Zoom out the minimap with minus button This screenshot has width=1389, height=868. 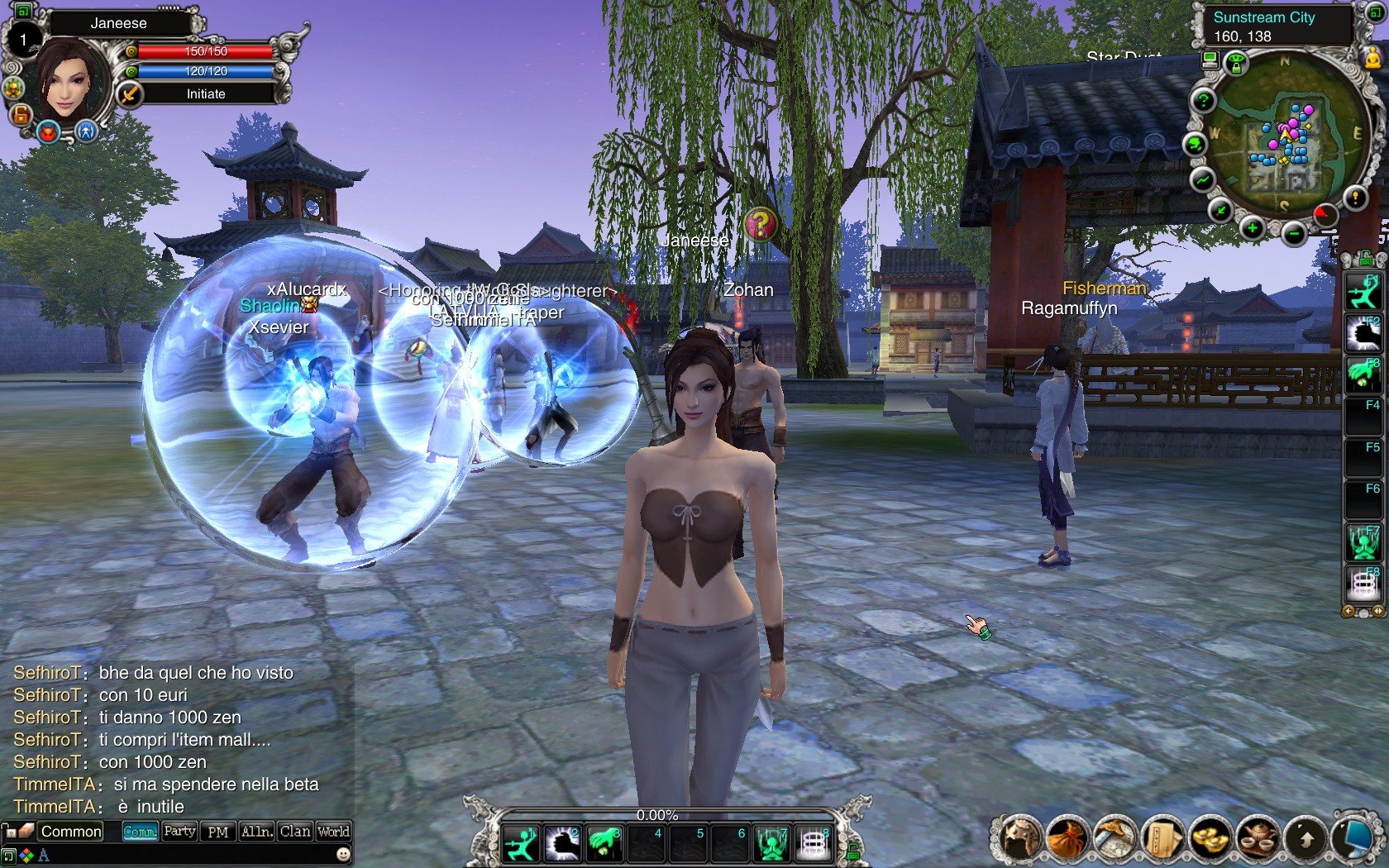[x=1294, y=234]
